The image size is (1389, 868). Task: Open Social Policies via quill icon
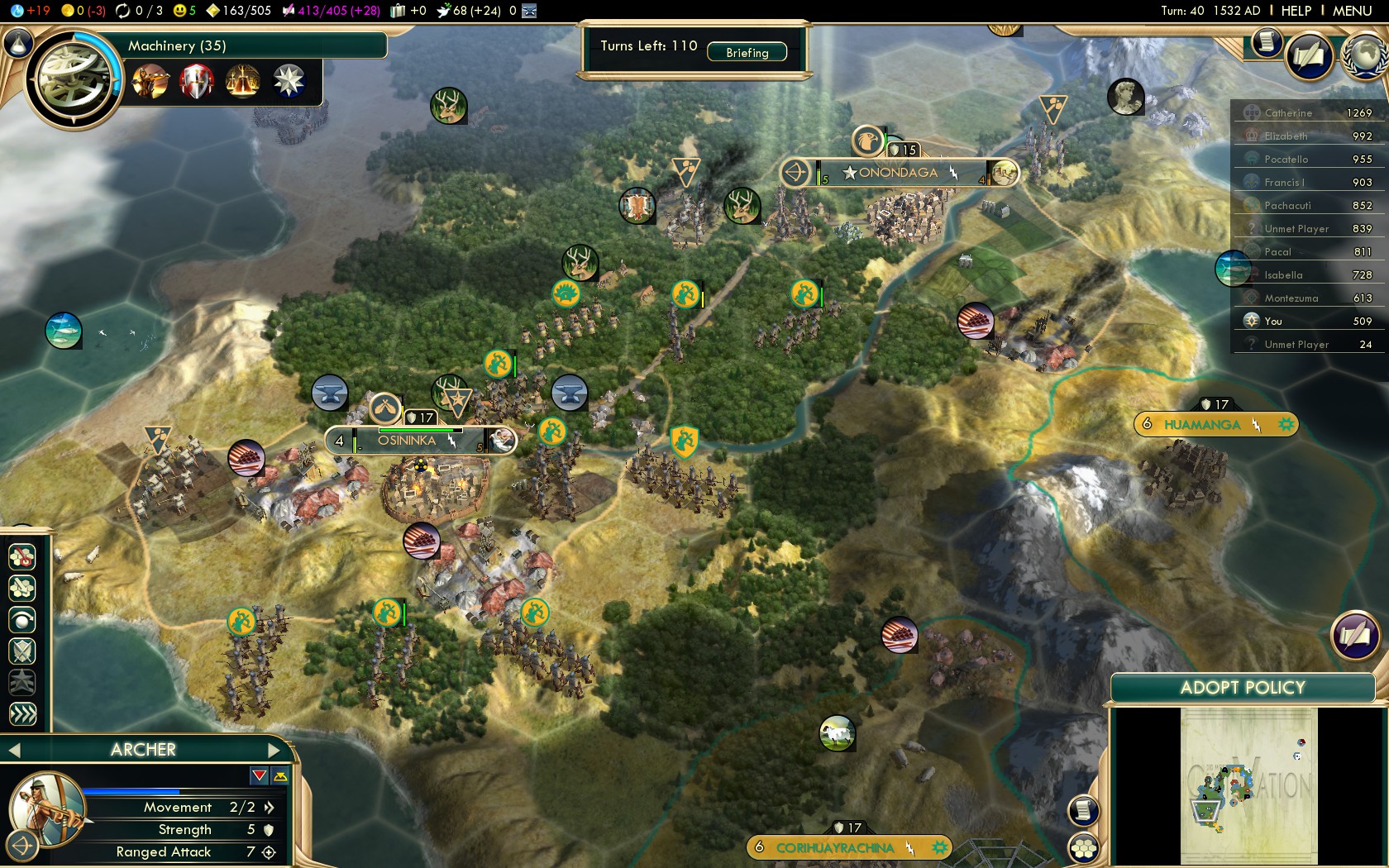tap(1310, 56)
